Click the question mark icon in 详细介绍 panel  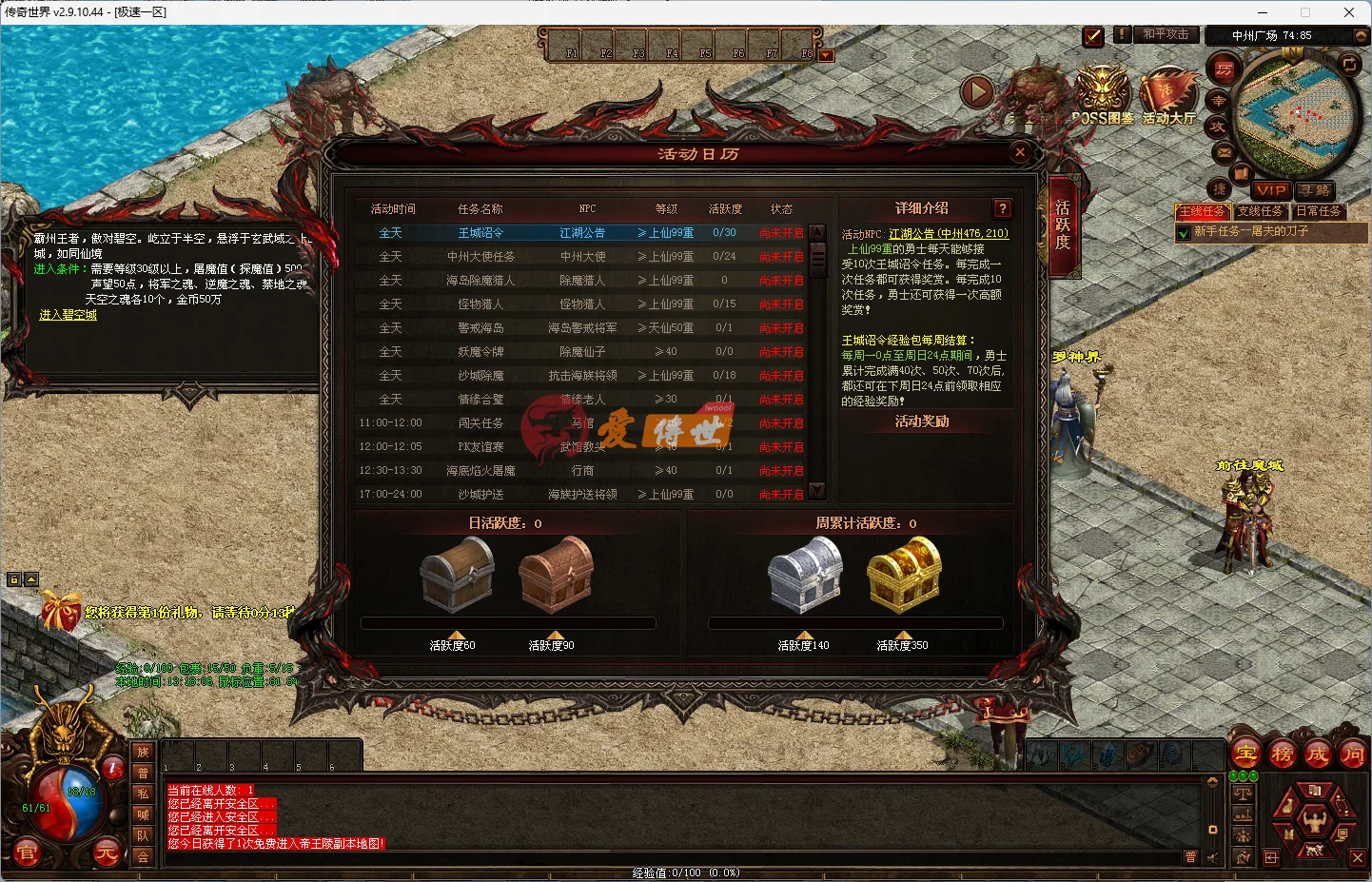[x=1002, y=208]
